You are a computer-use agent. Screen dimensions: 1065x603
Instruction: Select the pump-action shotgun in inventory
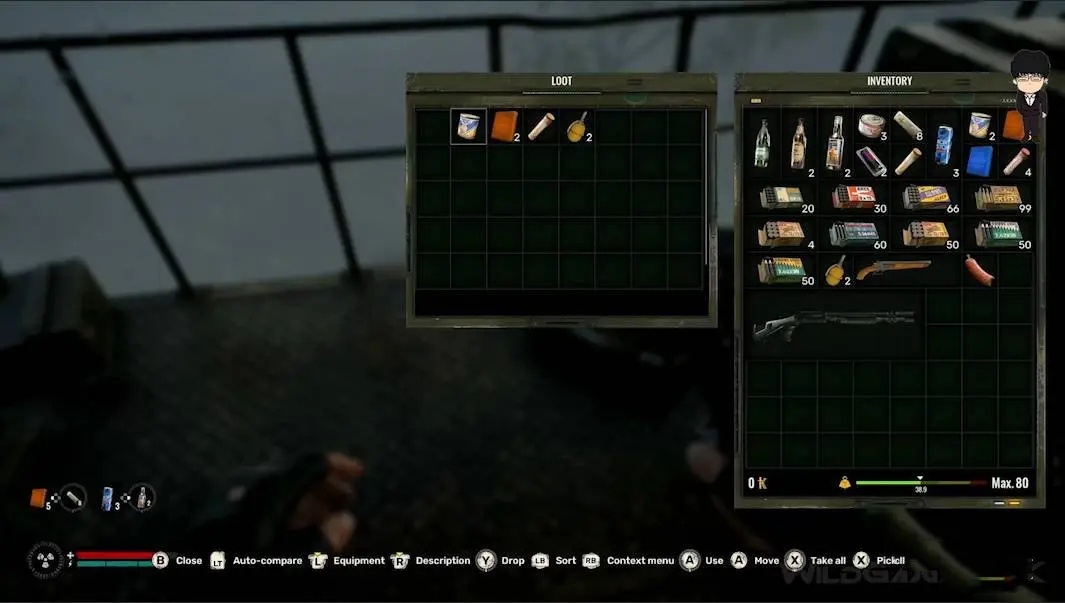[834, 325]
